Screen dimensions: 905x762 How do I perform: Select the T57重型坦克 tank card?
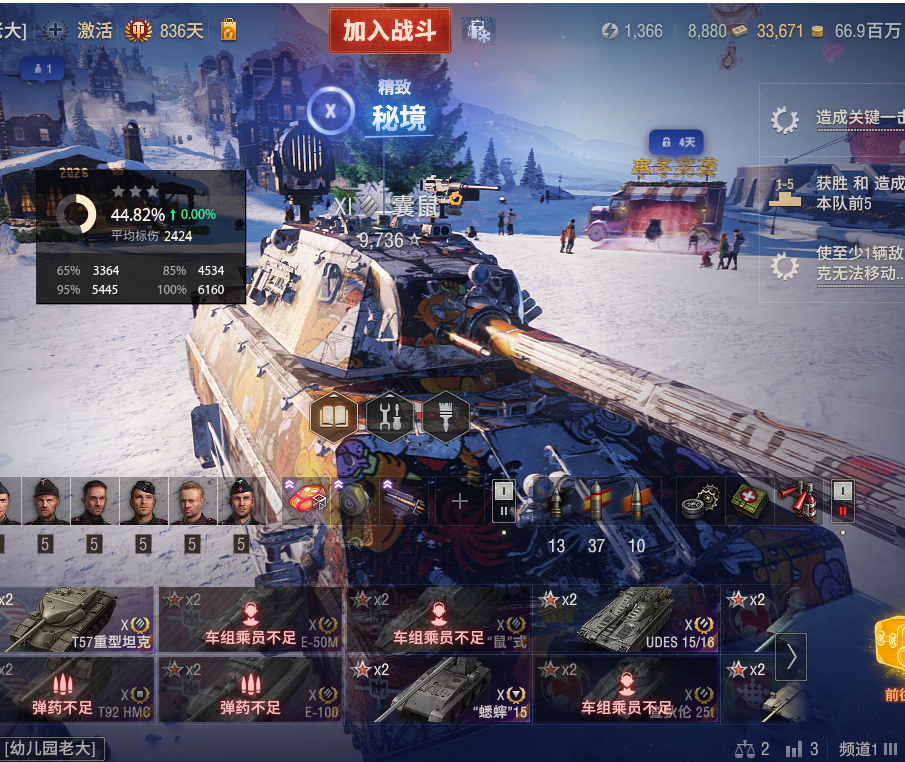(77, 619)
